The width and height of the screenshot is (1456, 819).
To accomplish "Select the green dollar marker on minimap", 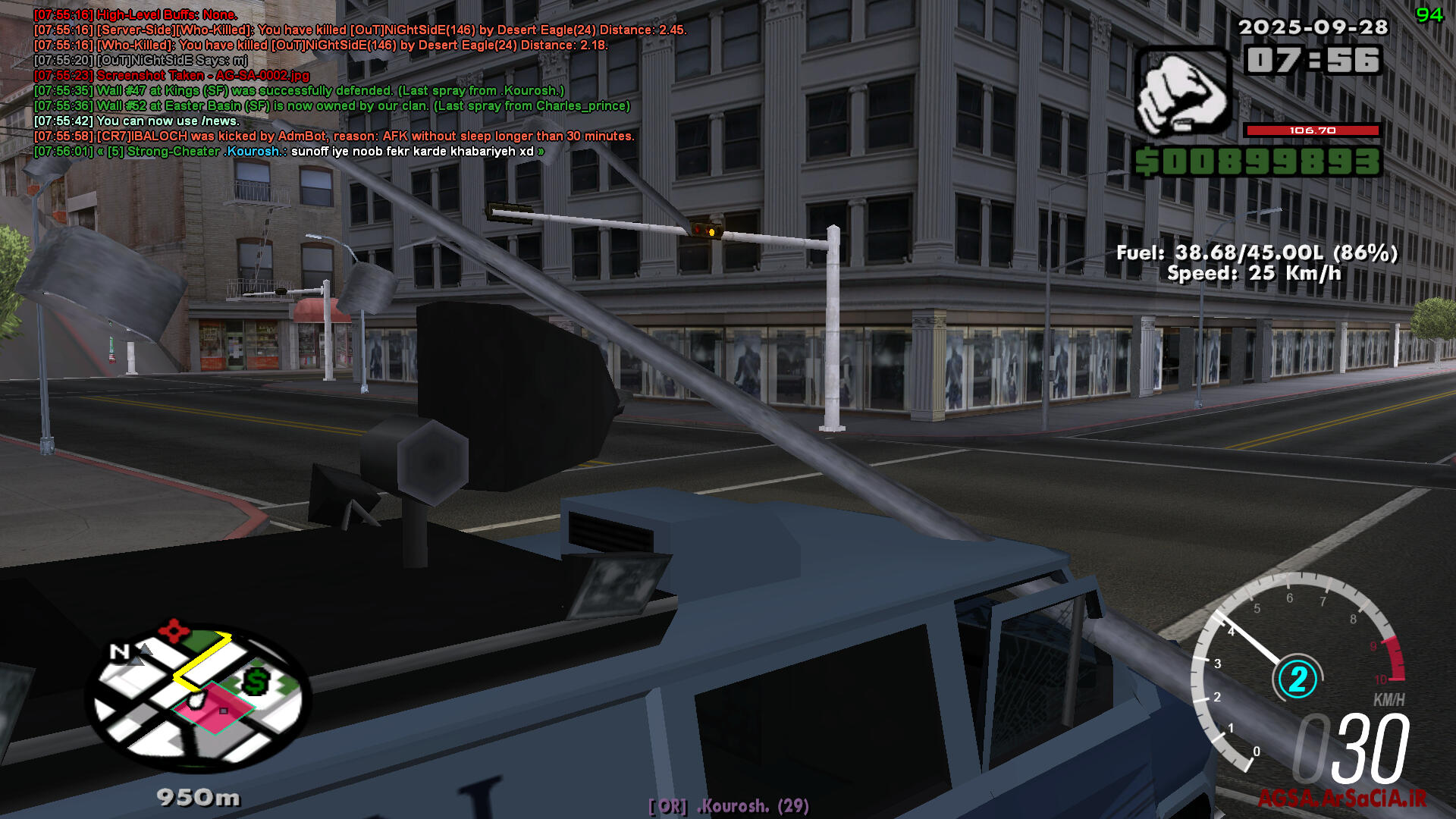I will (x=256, y=682).
